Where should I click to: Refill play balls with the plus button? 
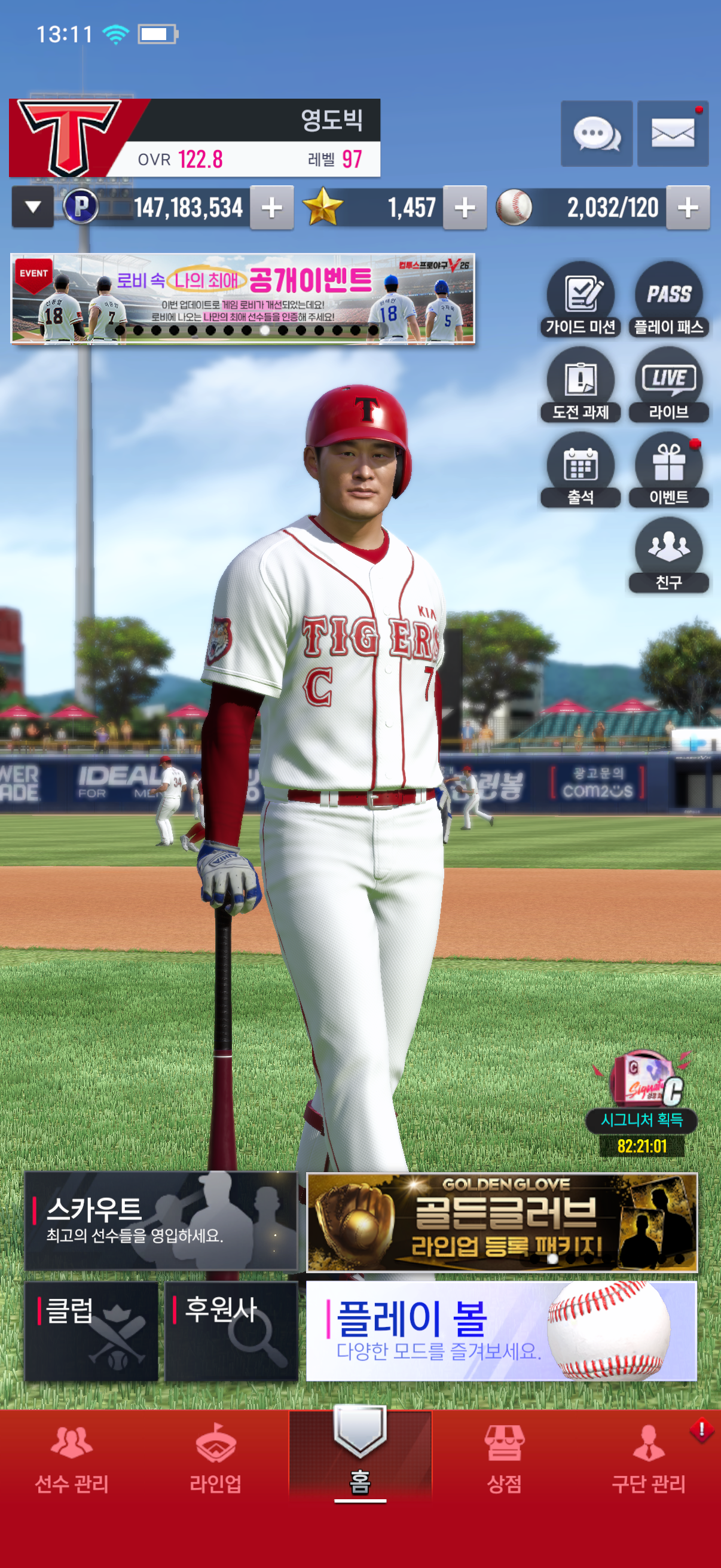[x=688, y=208]
